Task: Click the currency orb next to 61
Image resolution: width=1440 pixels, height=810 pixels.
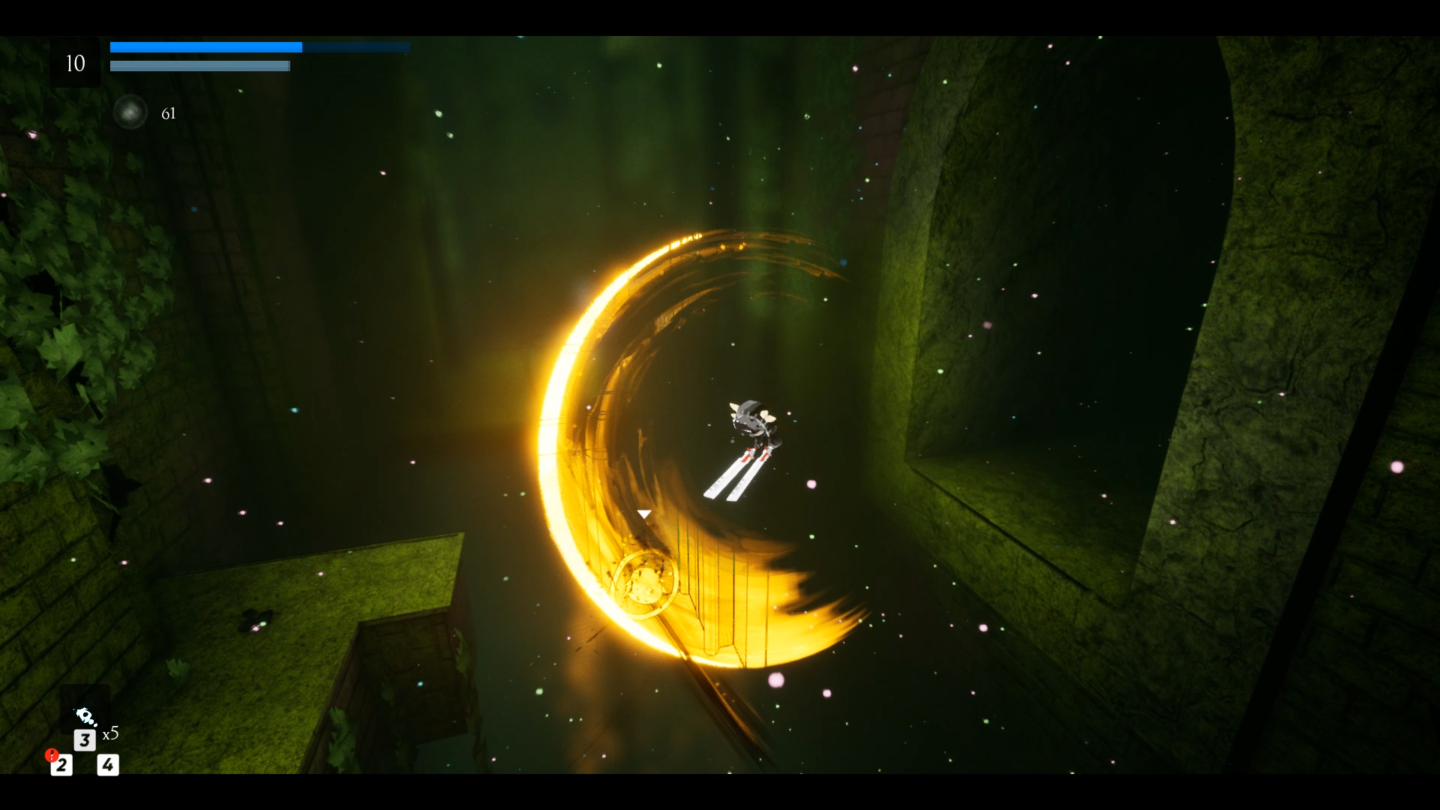Action: tap(130, 112)
